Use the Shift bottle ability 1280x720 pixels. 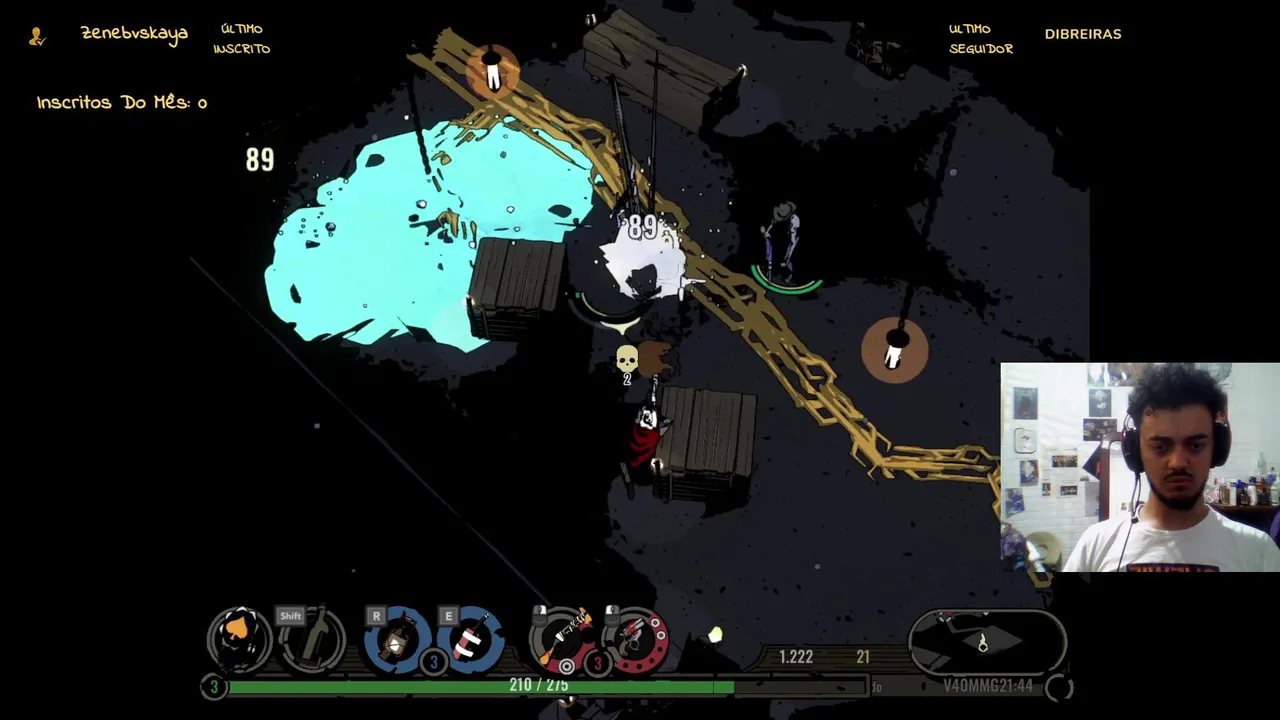point(312,638)
